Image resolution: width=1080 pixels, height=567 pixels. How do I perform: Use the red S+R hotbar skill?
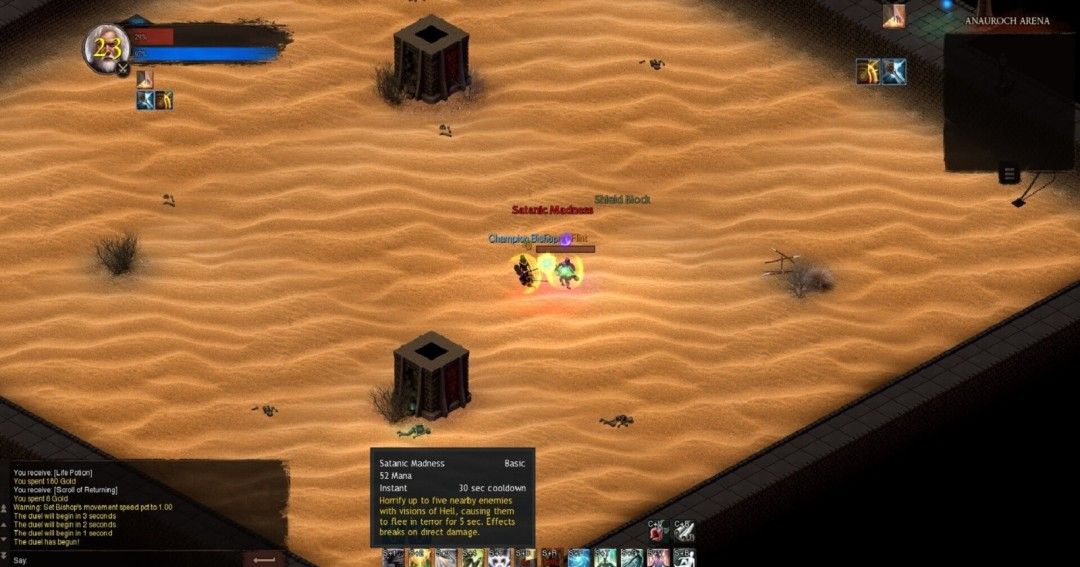click(x=551, y=558)
